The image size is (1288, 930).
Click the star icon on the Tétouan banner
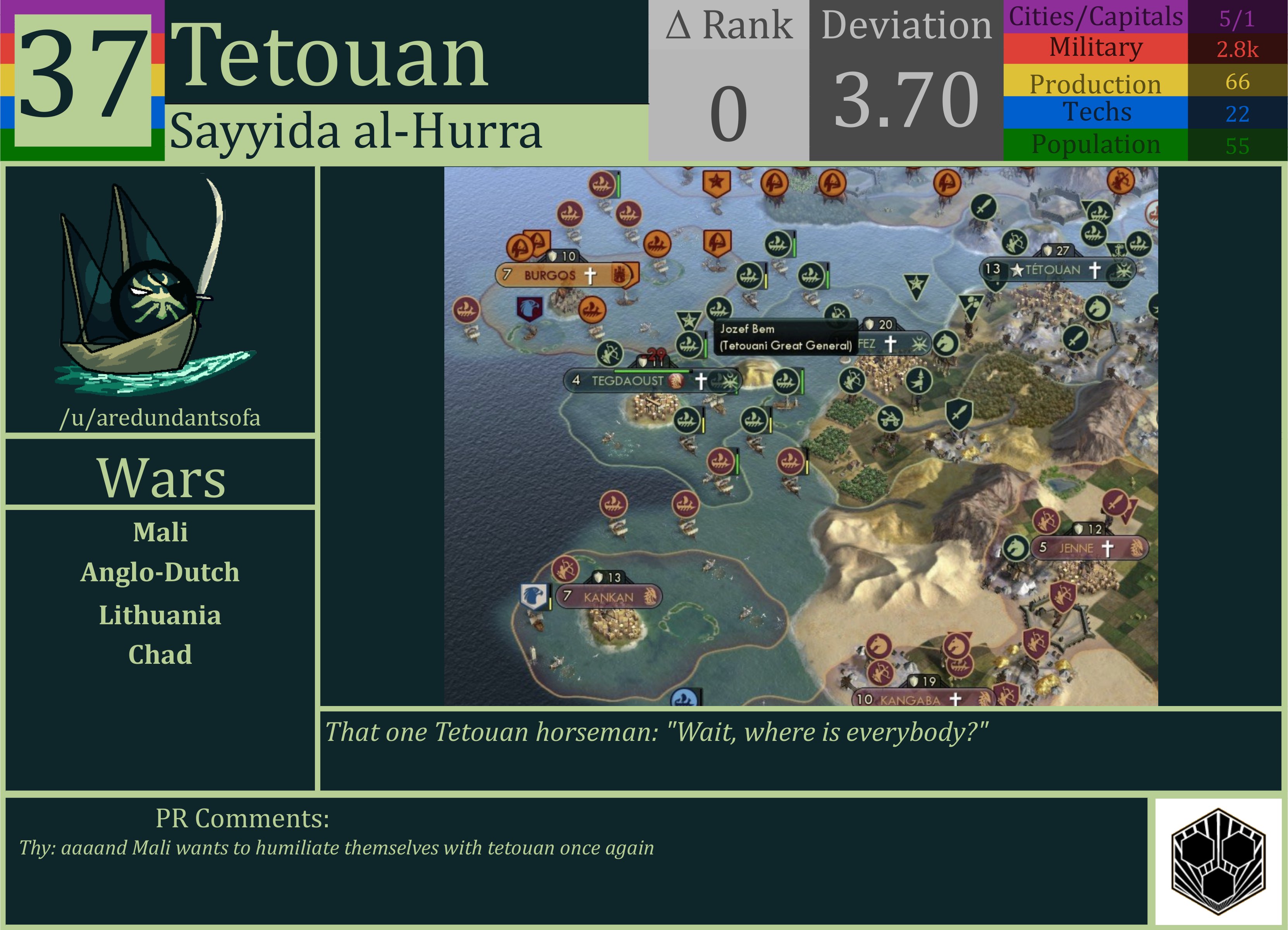(1017, 270)
